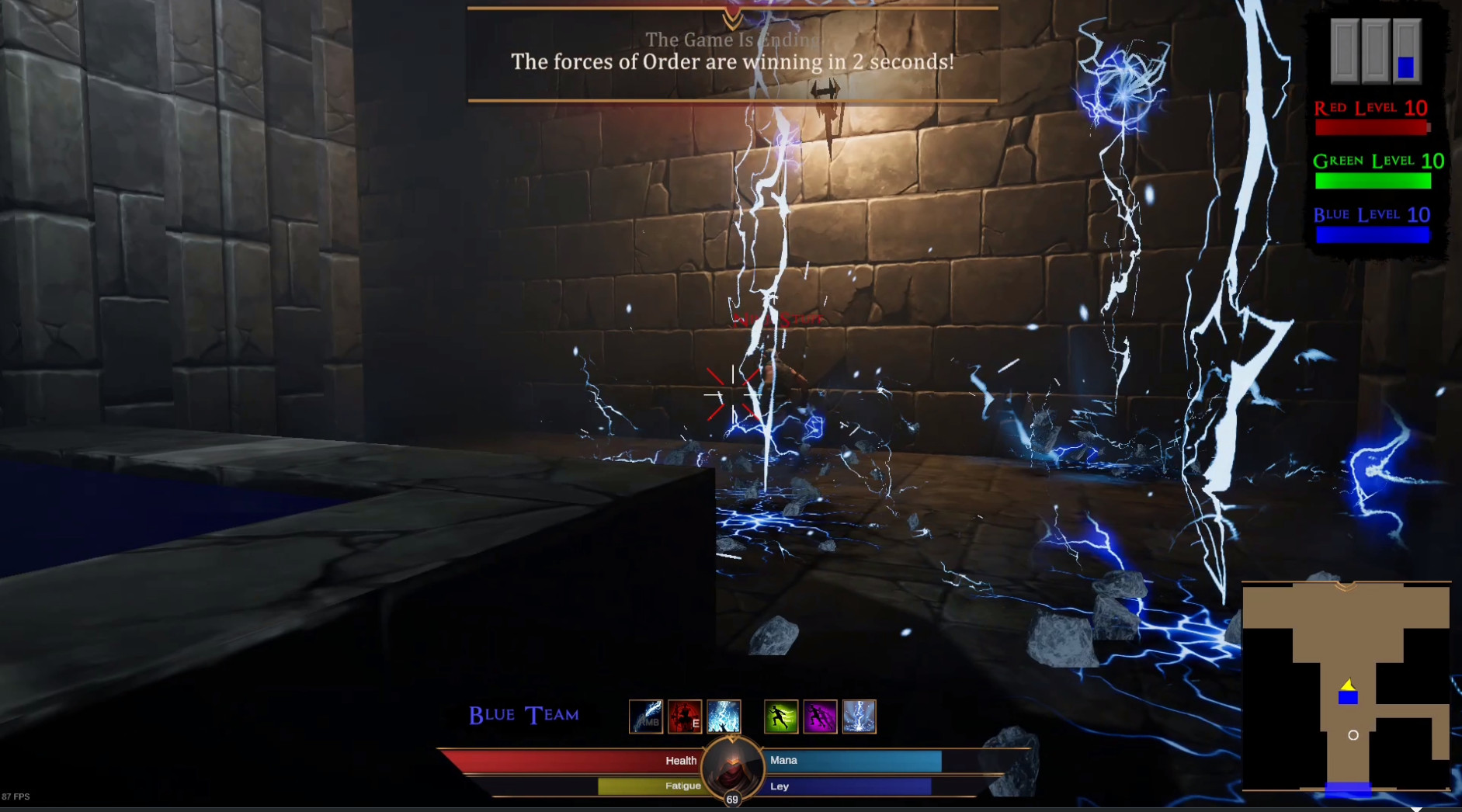Select the purple shadow dash ability icon
The height and width of the screenshot is (812, 1462).
point(821,716)
